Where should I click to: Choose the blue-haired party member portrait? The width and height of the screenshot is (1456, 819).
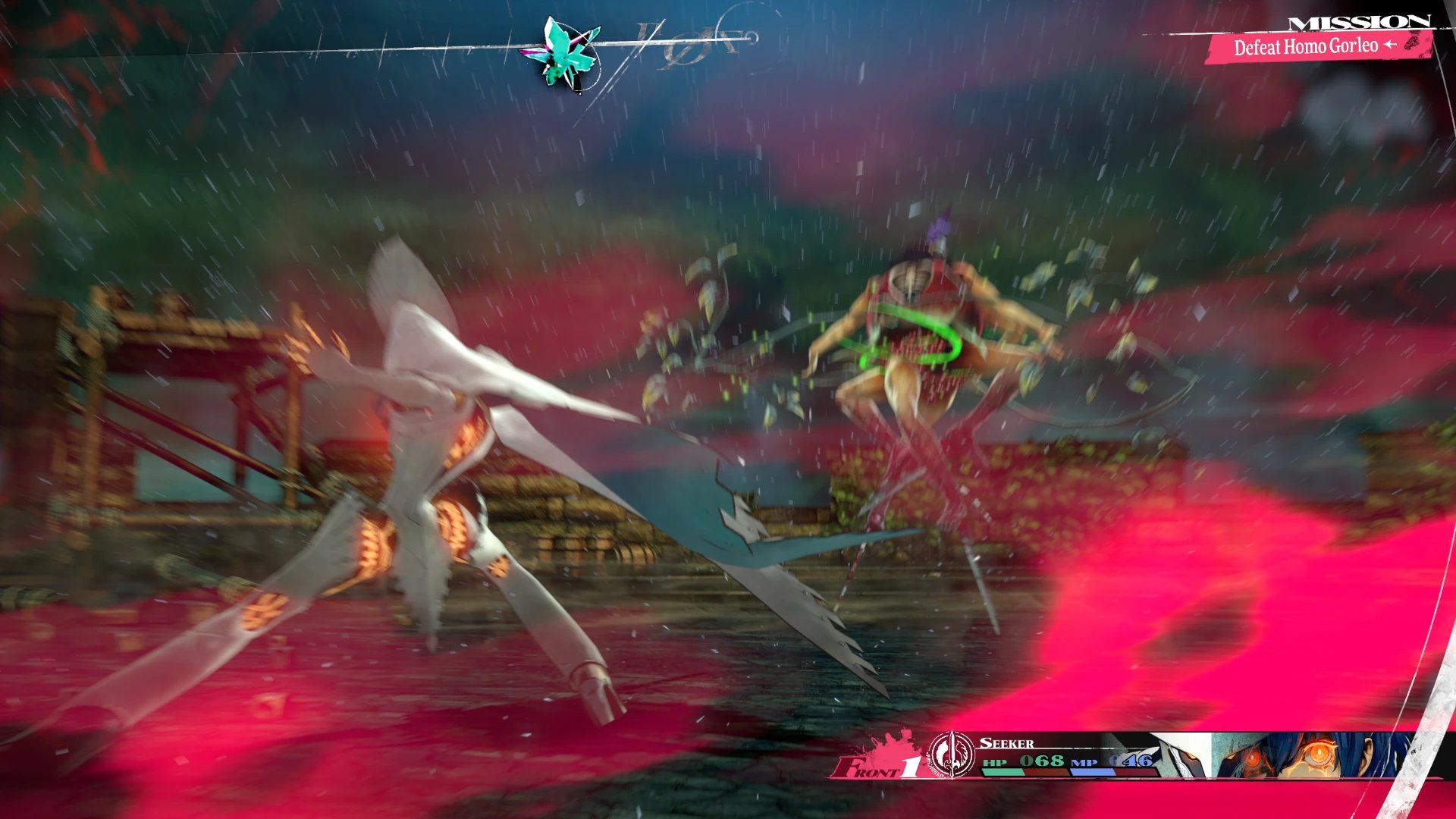click(1312, 755)
